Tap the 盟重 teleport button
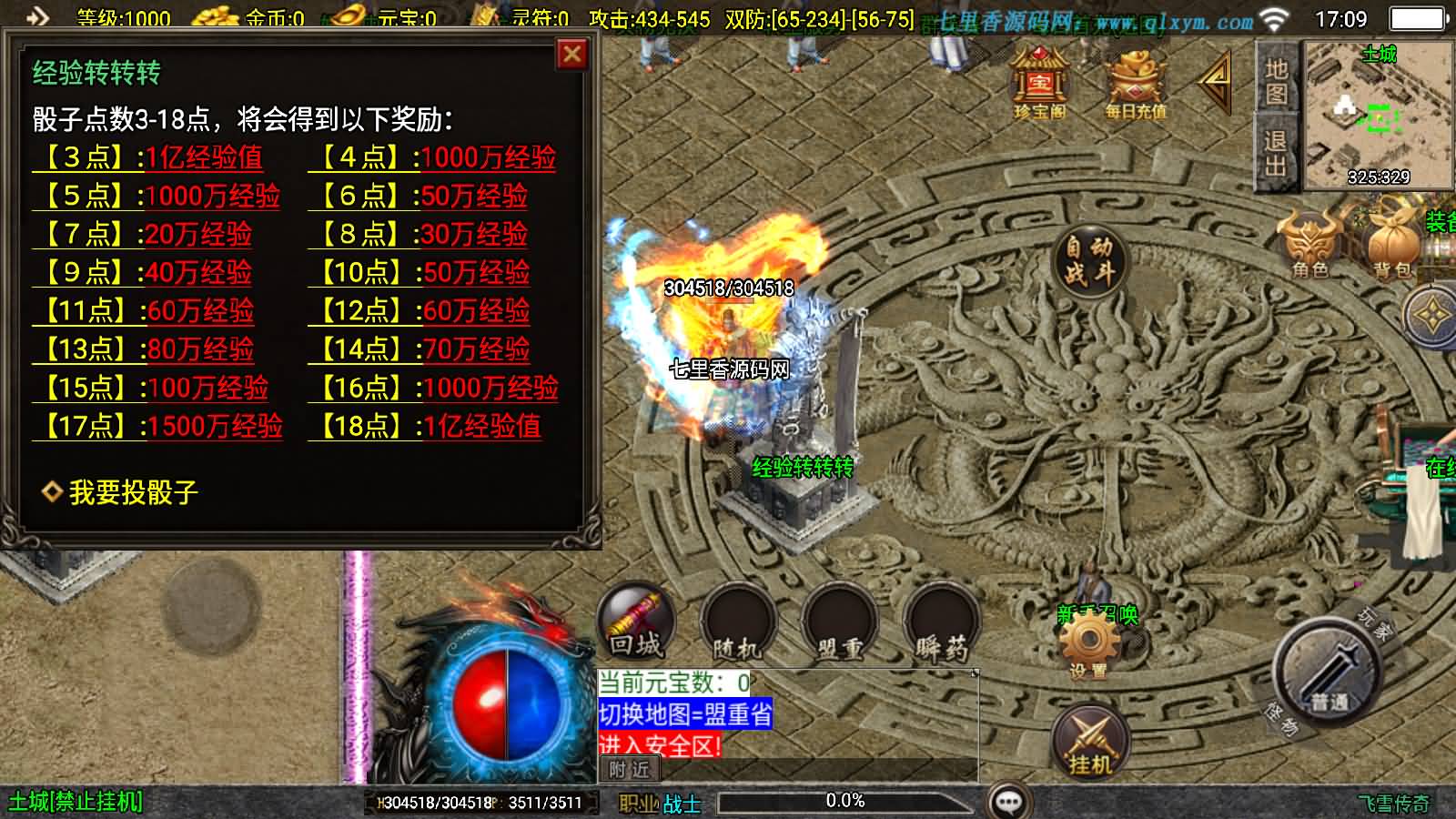Image resolution: width=1456 pixels, height=819 pixels. point(840,626)
